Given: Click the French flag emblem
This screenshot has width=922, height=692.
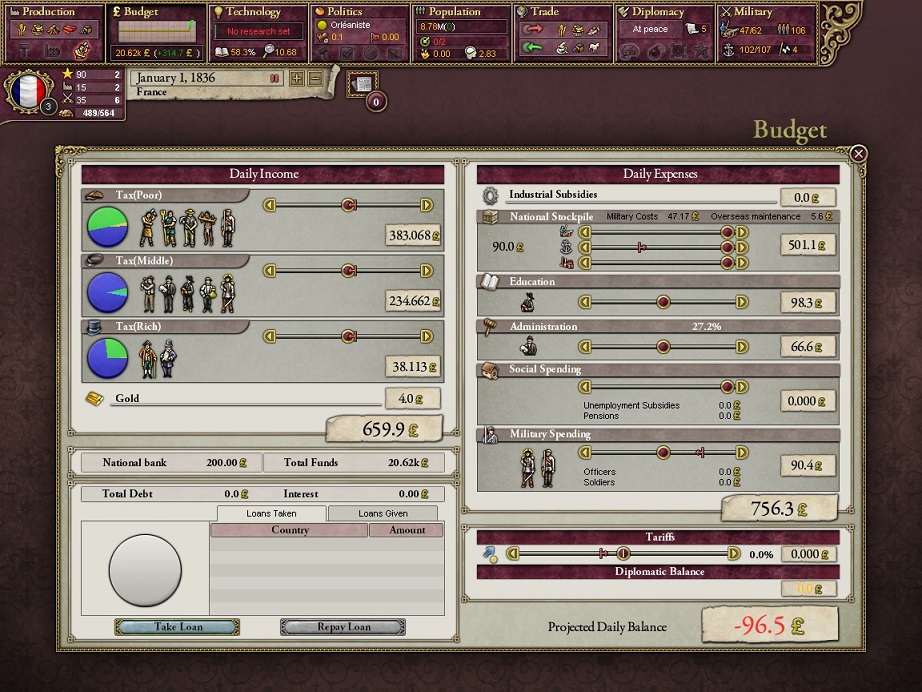Looking at the screenshot, I should [x=27, y=92].
